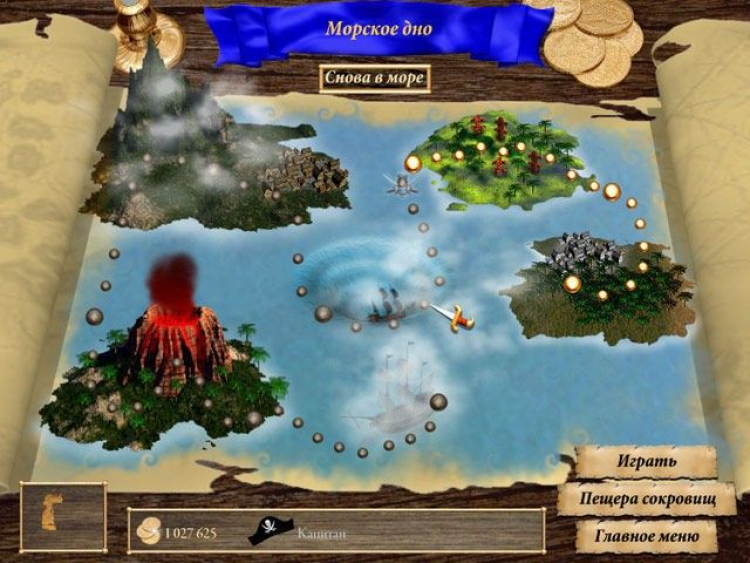Select the large silver level marker beside the ghost ship

click(438, 402)
